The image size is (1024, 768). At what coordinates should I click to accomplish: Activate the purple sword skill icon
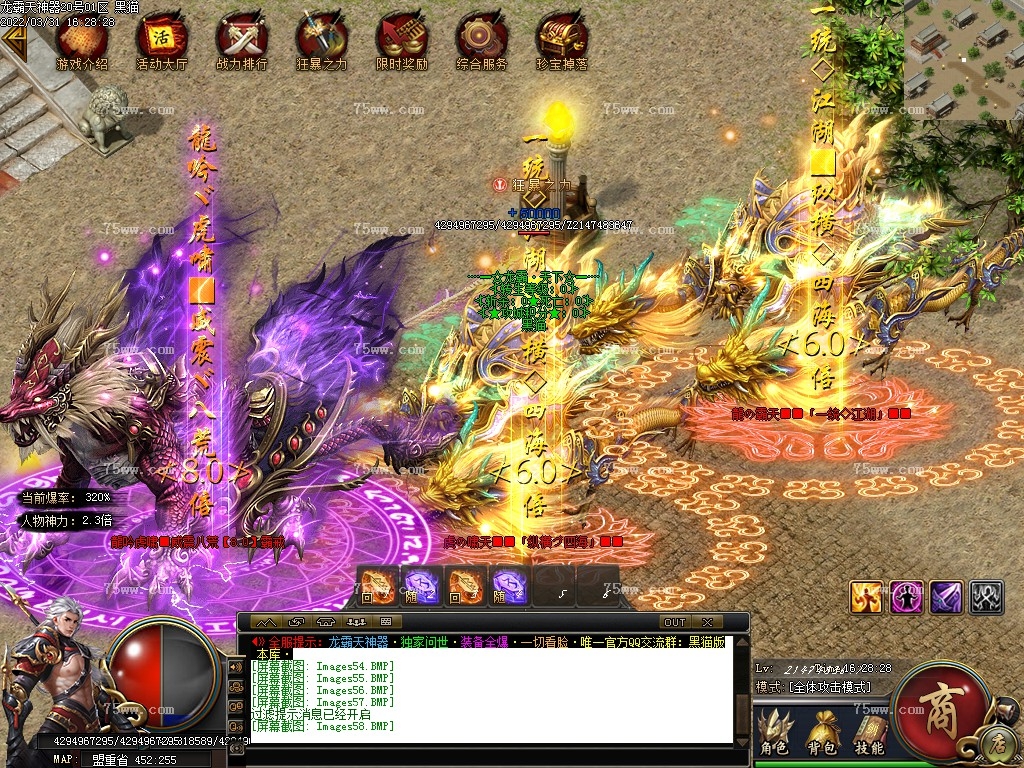[946, 597]
